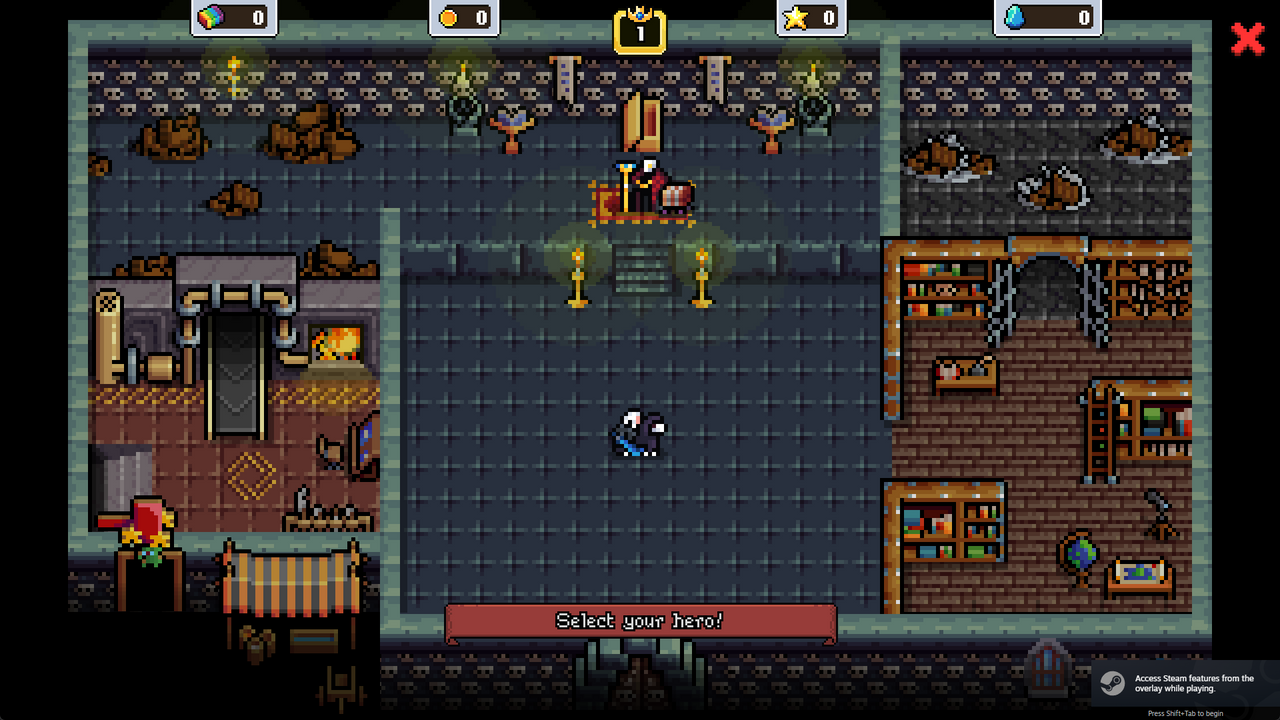Click the star currency counter

[x=812, y=17]
